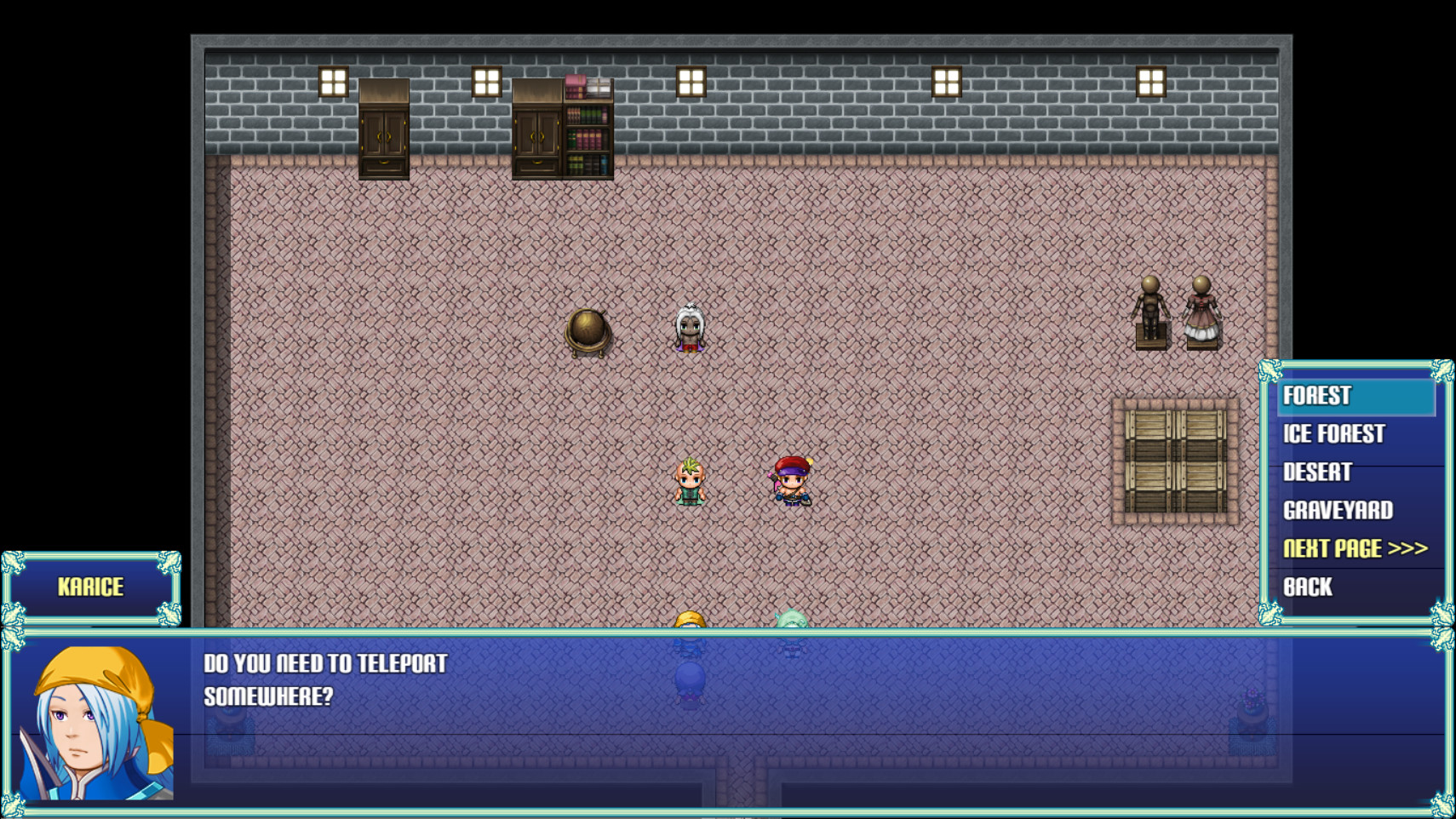Click the yellow-hooded NPC near the dialogue
The width and height of the screenshot is (1456, 819).
[688, 620]
